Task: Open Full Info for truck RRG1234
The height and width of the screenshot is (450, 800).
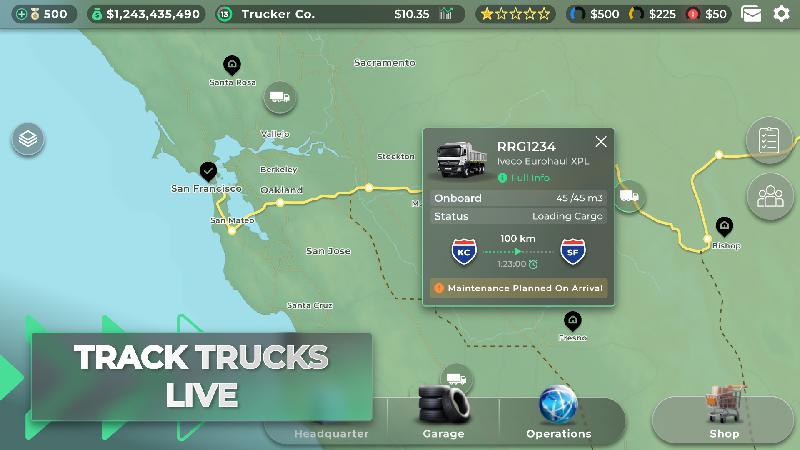Action: pyautogui.click(x=529, y=178)
